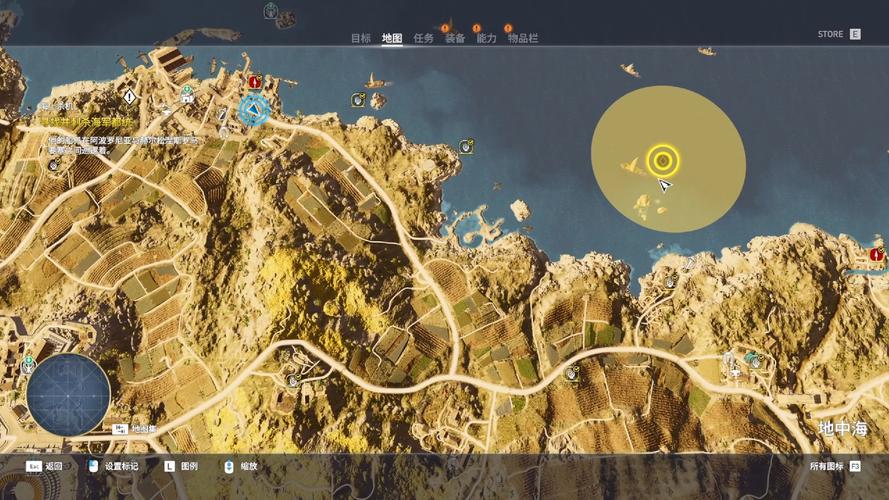This screenshot has height=500, width=889.
Task: Select the yellow ring objective marker at sea
Action: pos(663,160)
